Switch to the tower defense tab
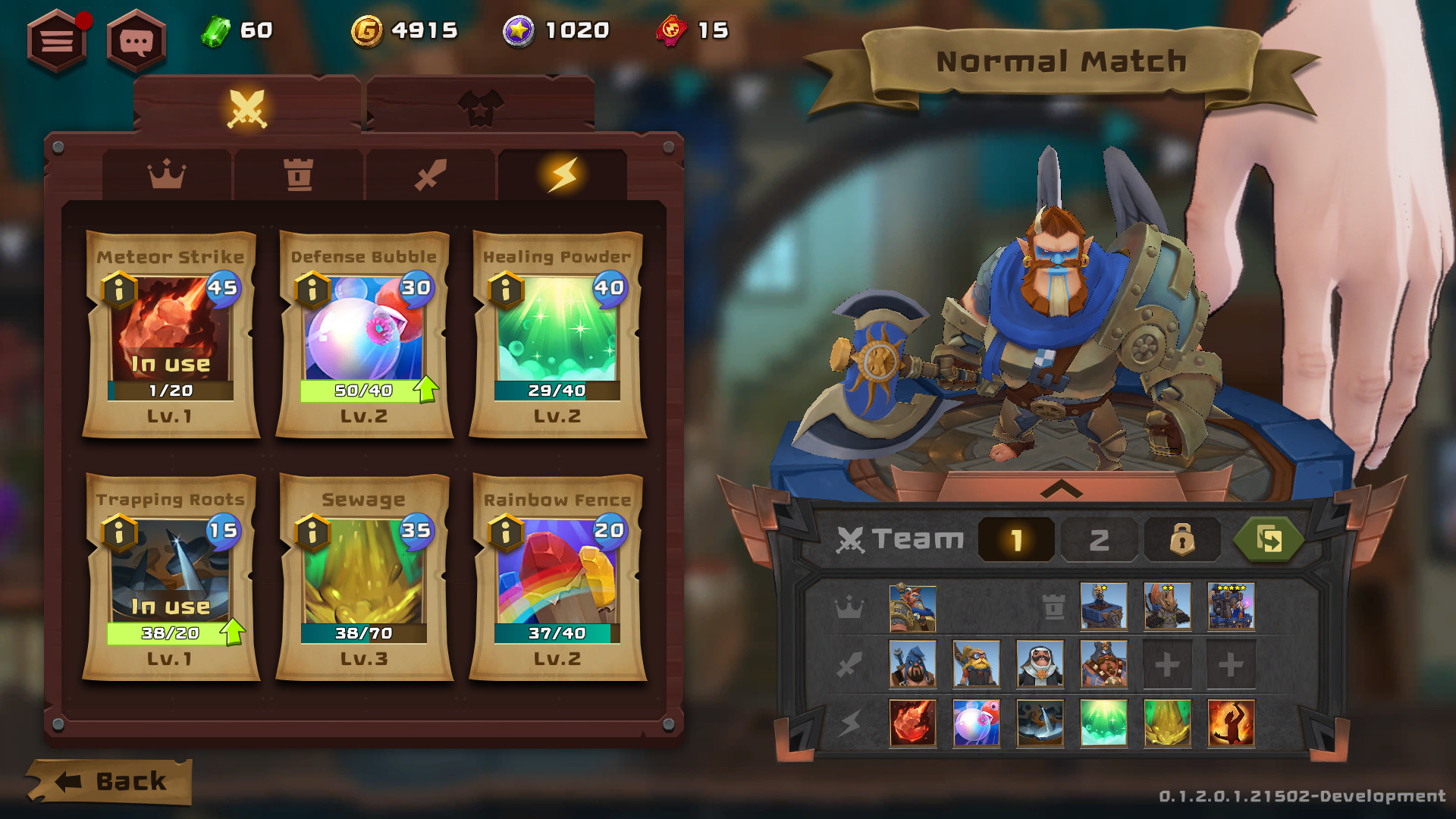This screenshot has width=1456, height=819. (x=299, y=175)
